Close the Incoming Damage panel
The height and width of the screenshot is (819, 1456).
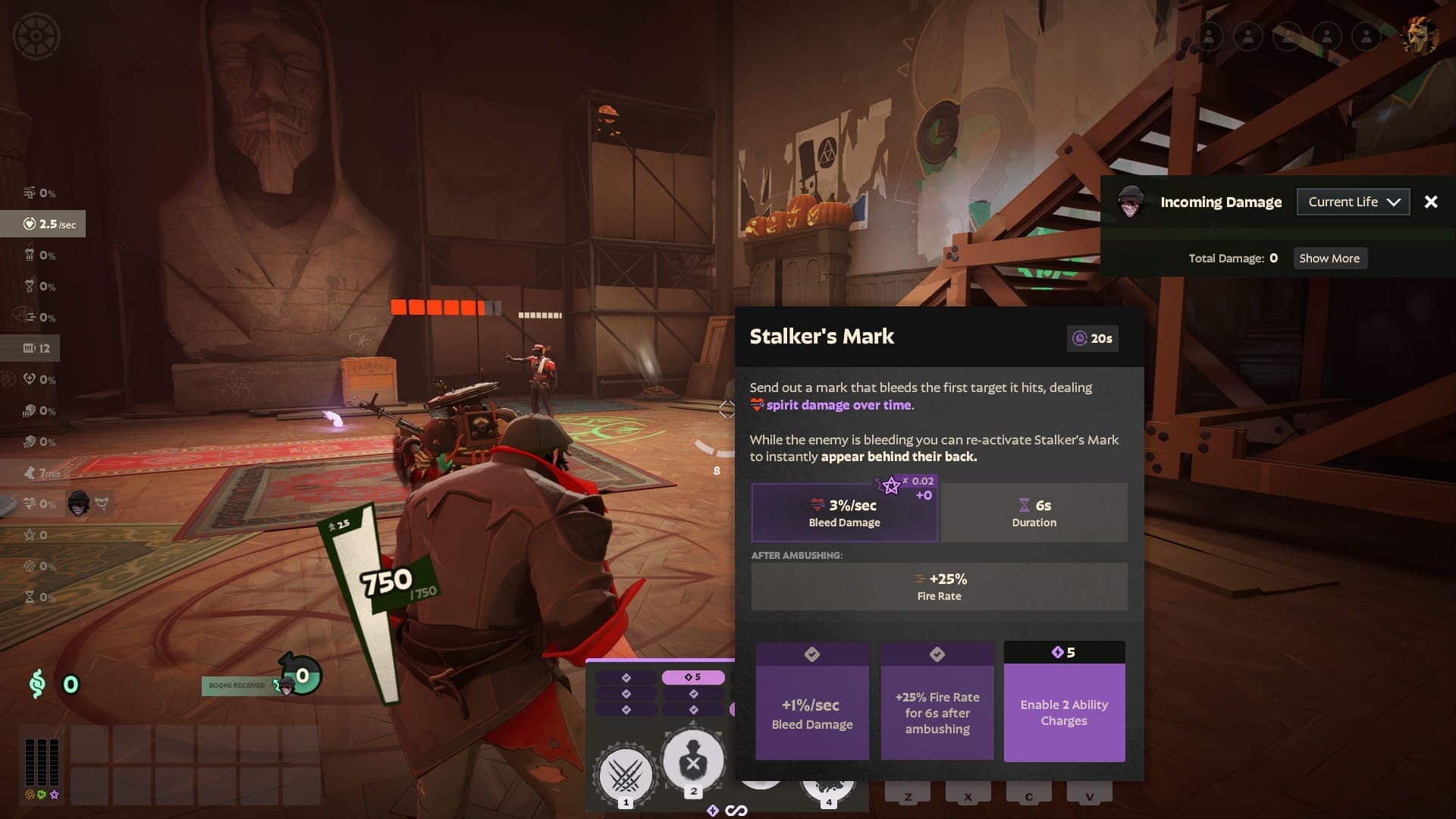[1431, 202]
